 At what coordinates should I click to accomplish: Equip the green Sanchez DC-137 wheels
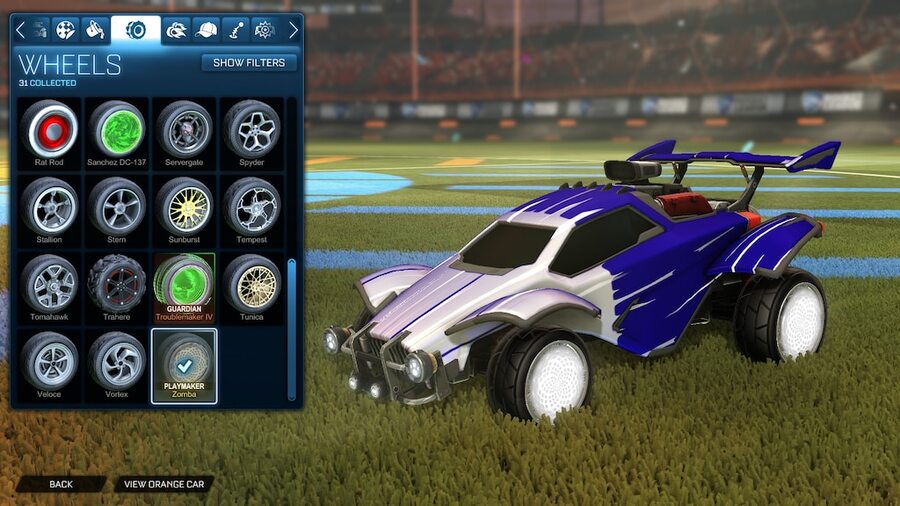[117, 129]
